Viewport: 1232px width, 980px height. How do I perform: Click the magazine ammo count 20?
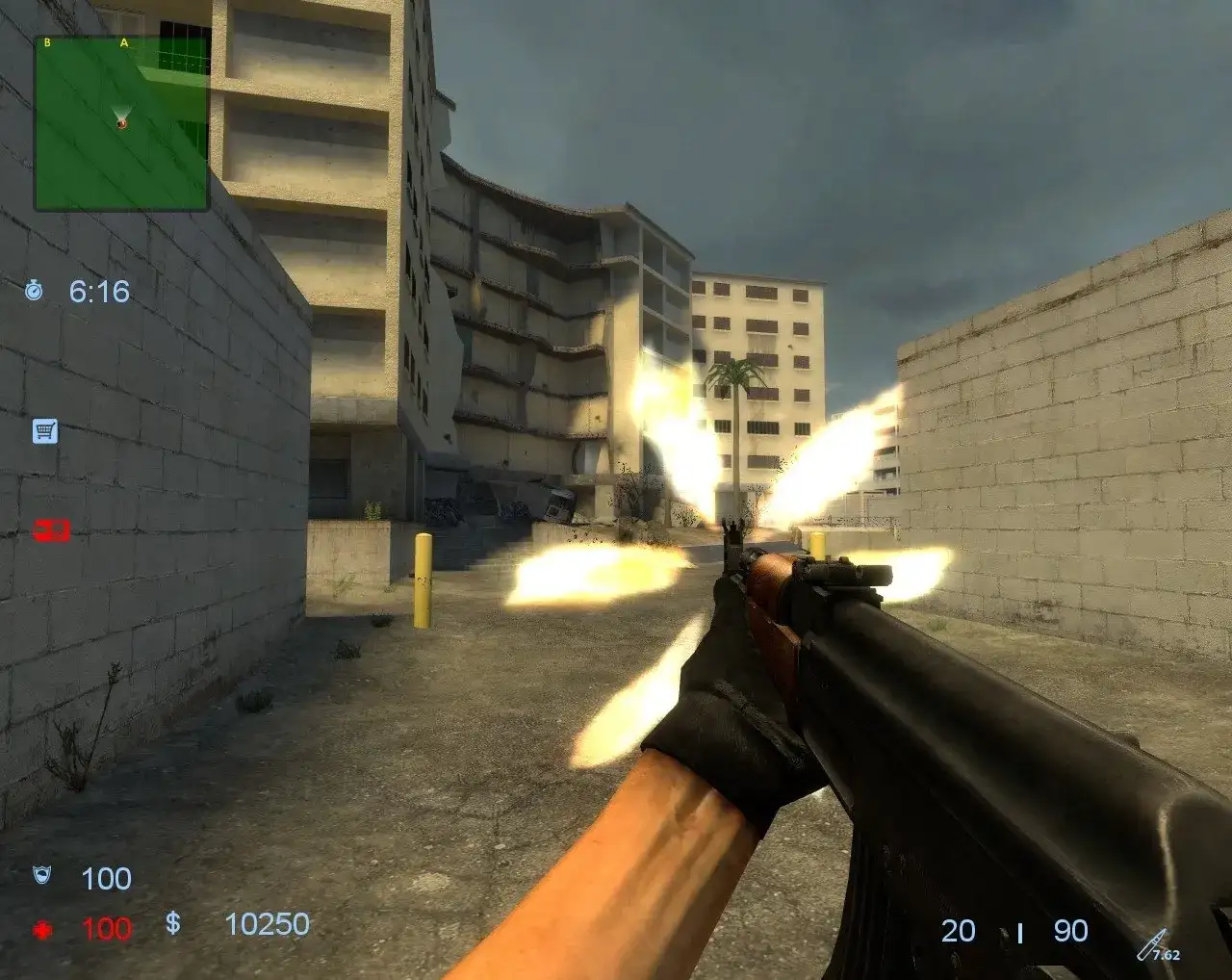point(959,929)
